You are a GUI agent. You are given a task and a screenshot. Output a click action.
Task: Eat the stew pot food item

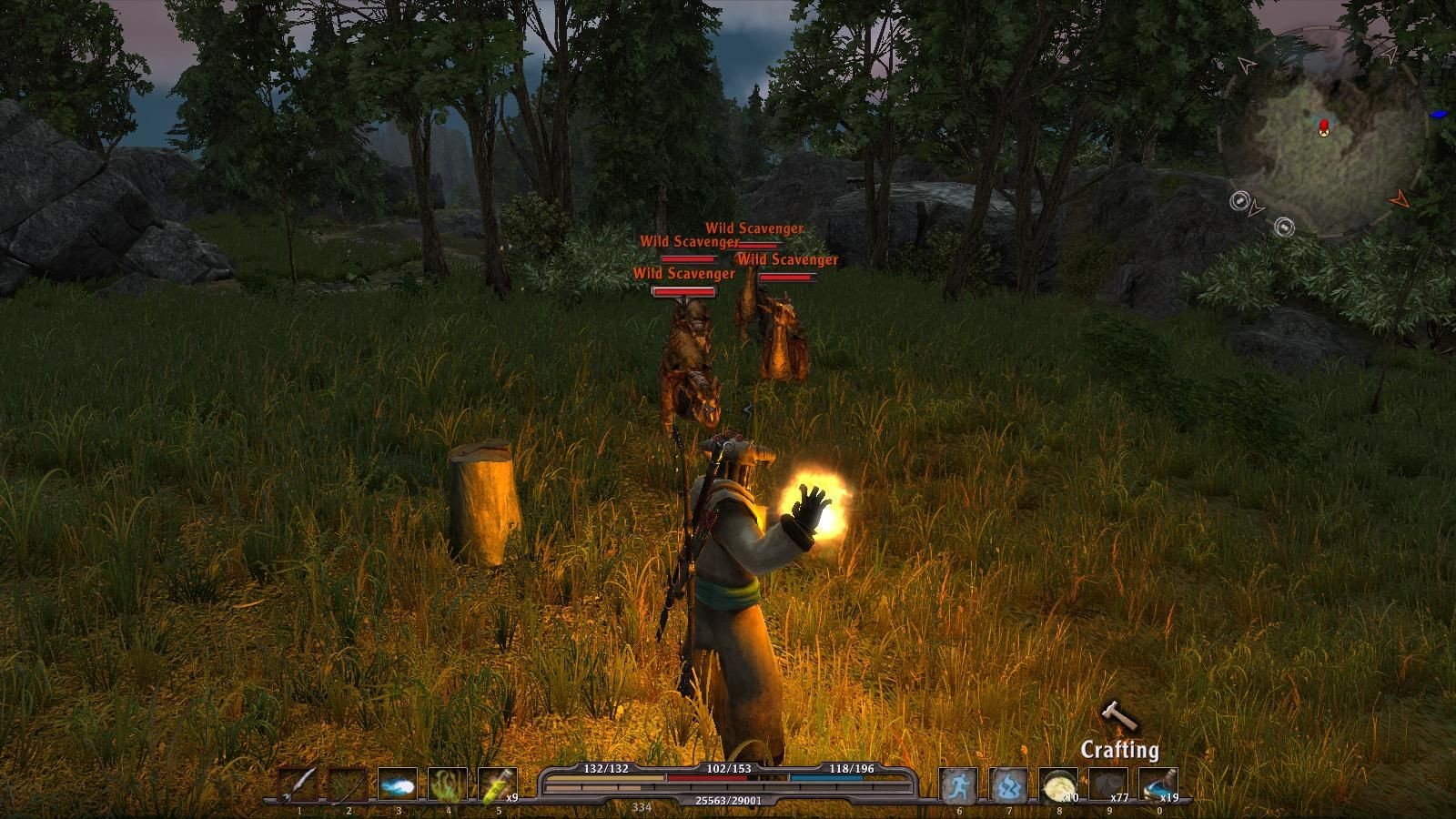[1058, 784]
